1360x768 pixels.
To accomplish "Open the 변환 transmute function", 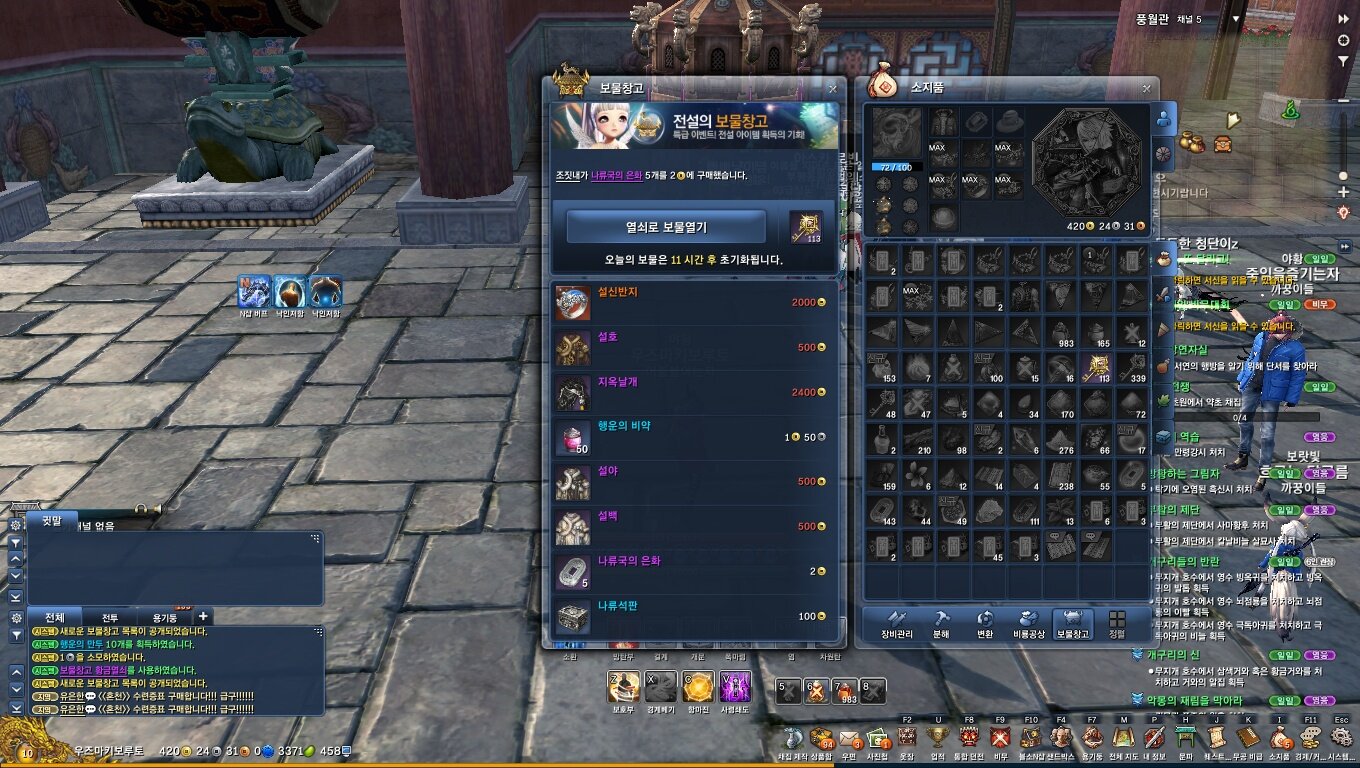I will (x=985, y=623).
